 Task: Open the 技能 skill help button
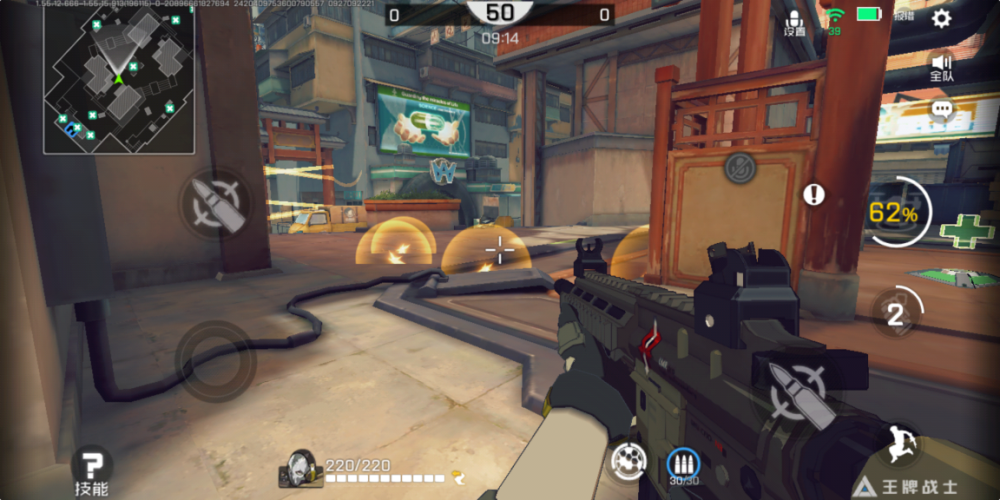tap(91, 469)
